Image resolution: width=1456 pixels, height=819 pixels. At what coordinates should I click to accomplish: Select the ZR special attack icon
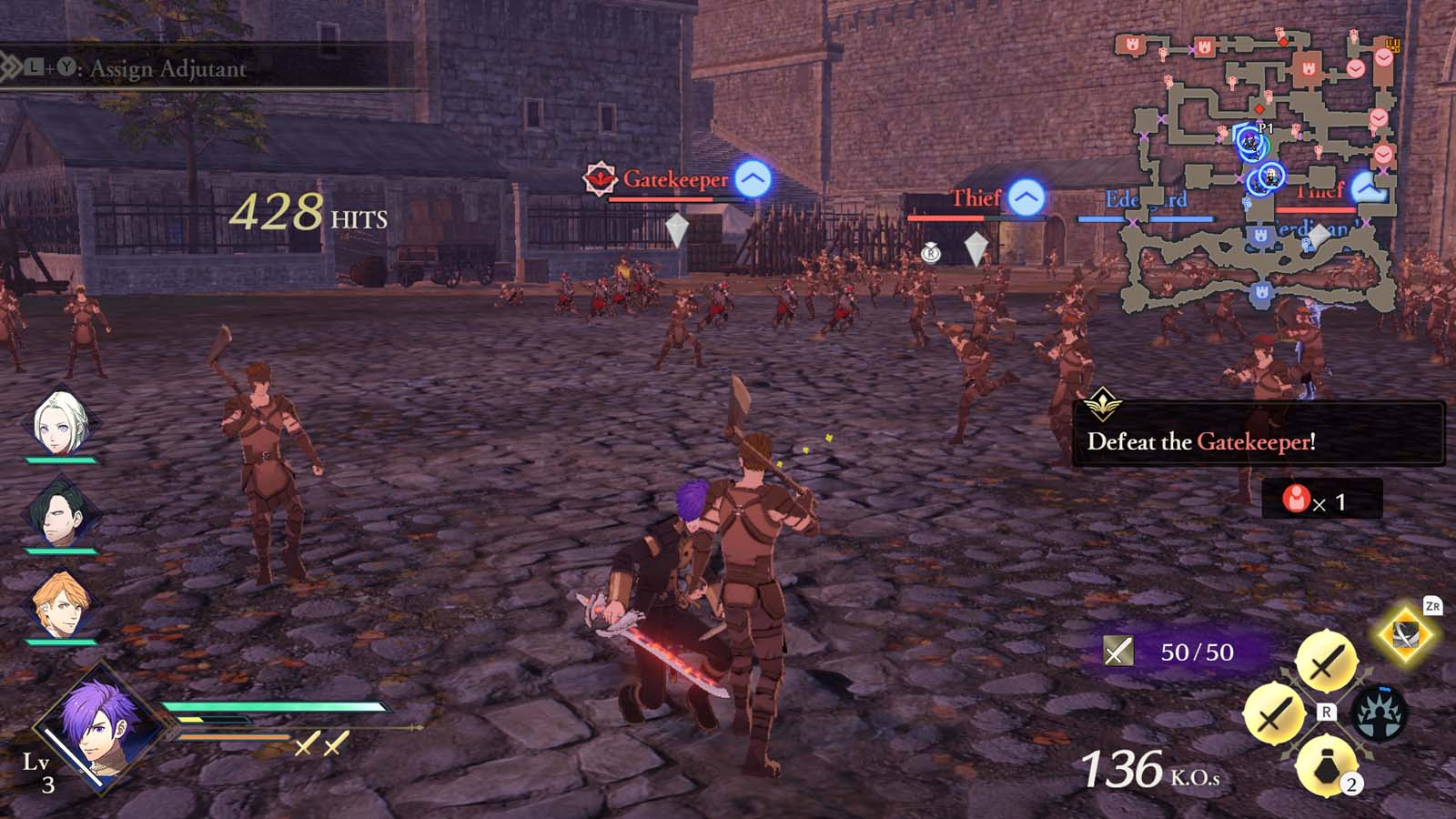pyautogui.click(x=1404, y=636)
